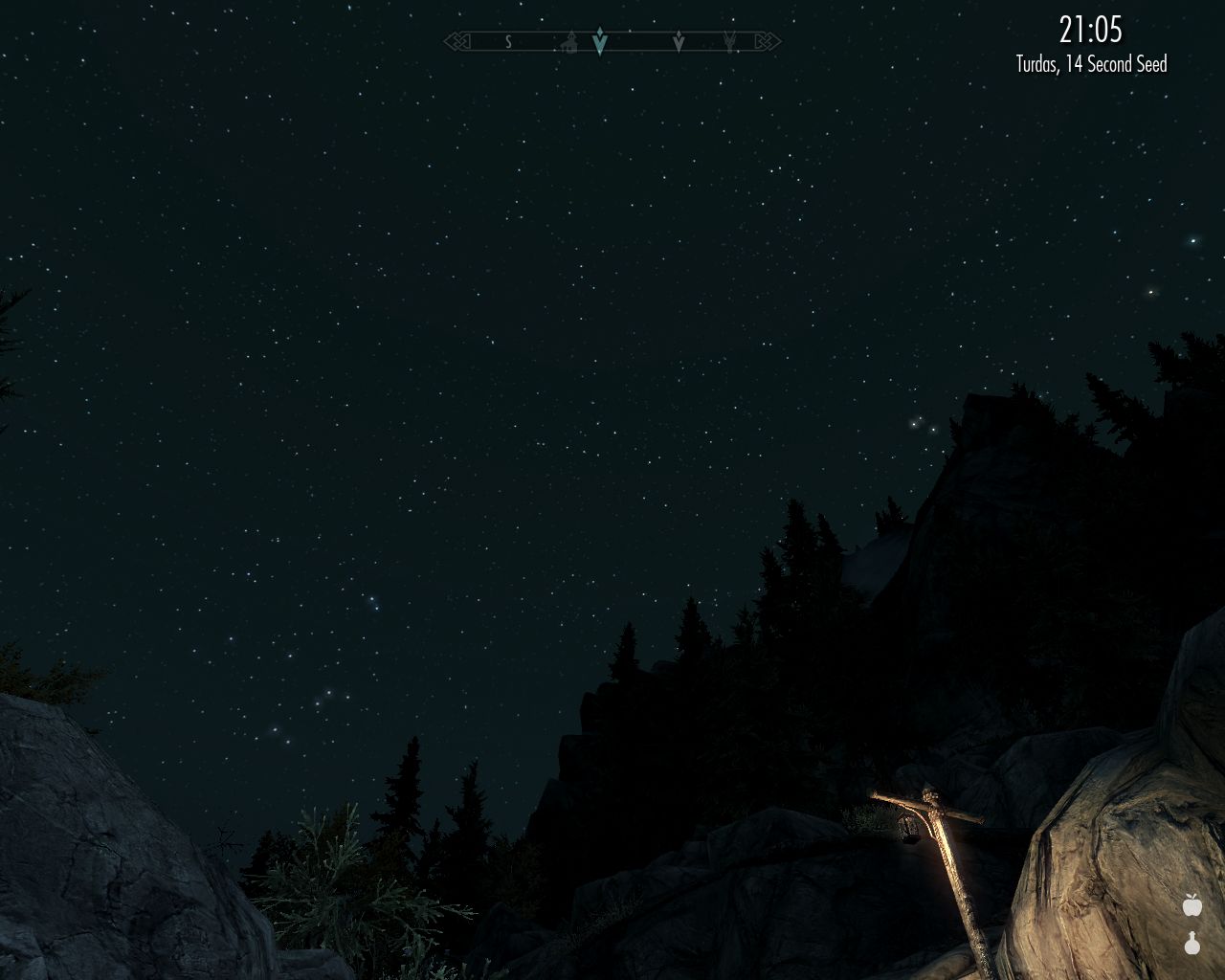Click the flask thirst icon

(x=1192, y=944)
